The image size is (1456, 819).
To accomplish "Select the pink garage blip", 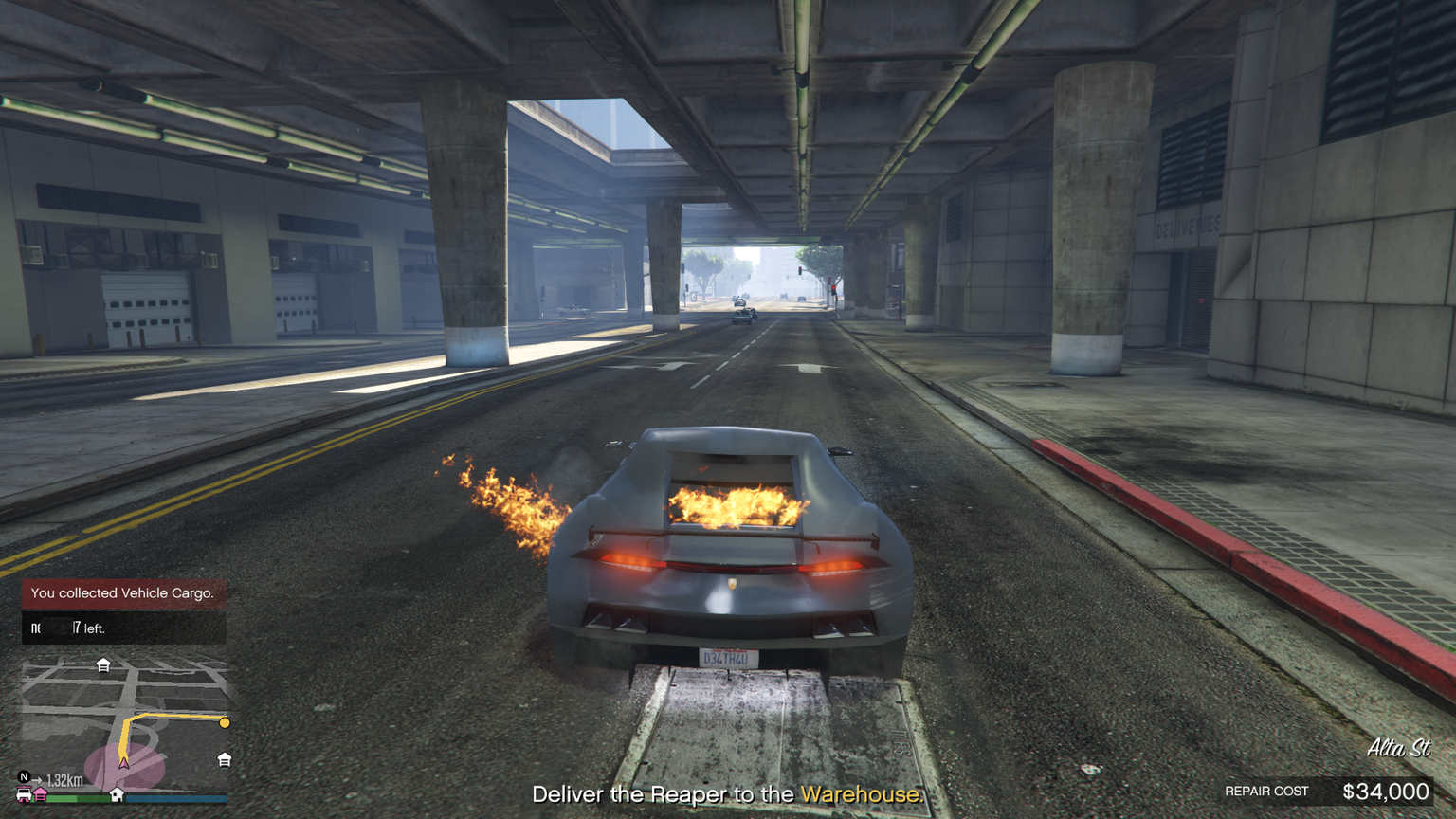I will (x=42, y=795).
